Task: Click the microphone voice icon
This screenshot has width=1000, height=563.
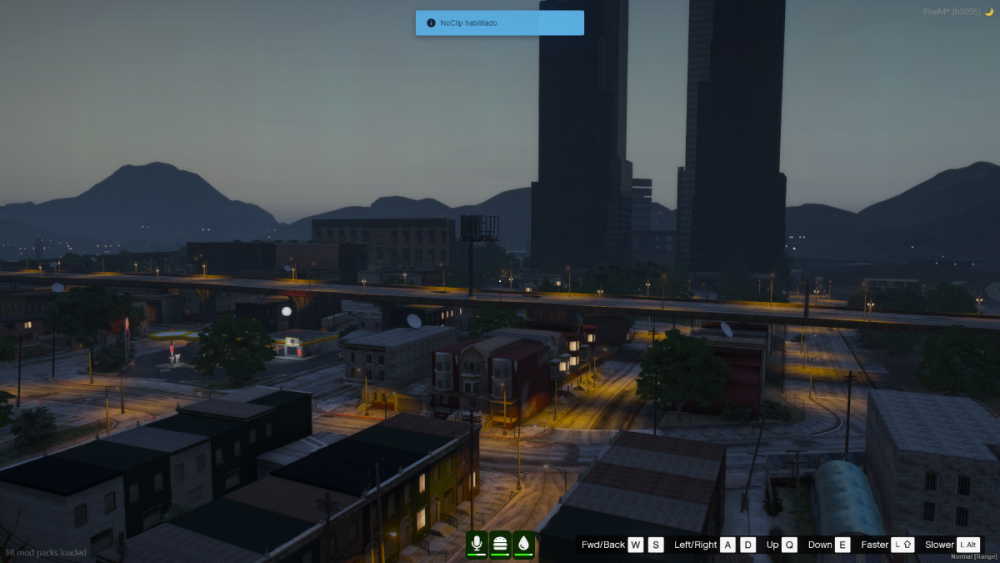Action: click(x=477, y=543)
